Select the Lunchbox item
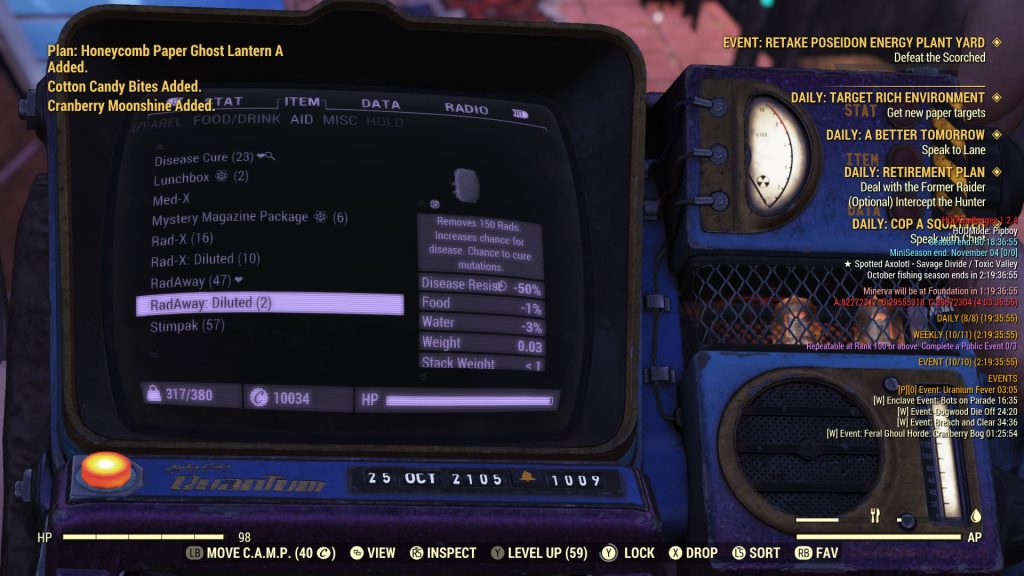This screenshot has width=1024, height=576. [x=185, y=178]
